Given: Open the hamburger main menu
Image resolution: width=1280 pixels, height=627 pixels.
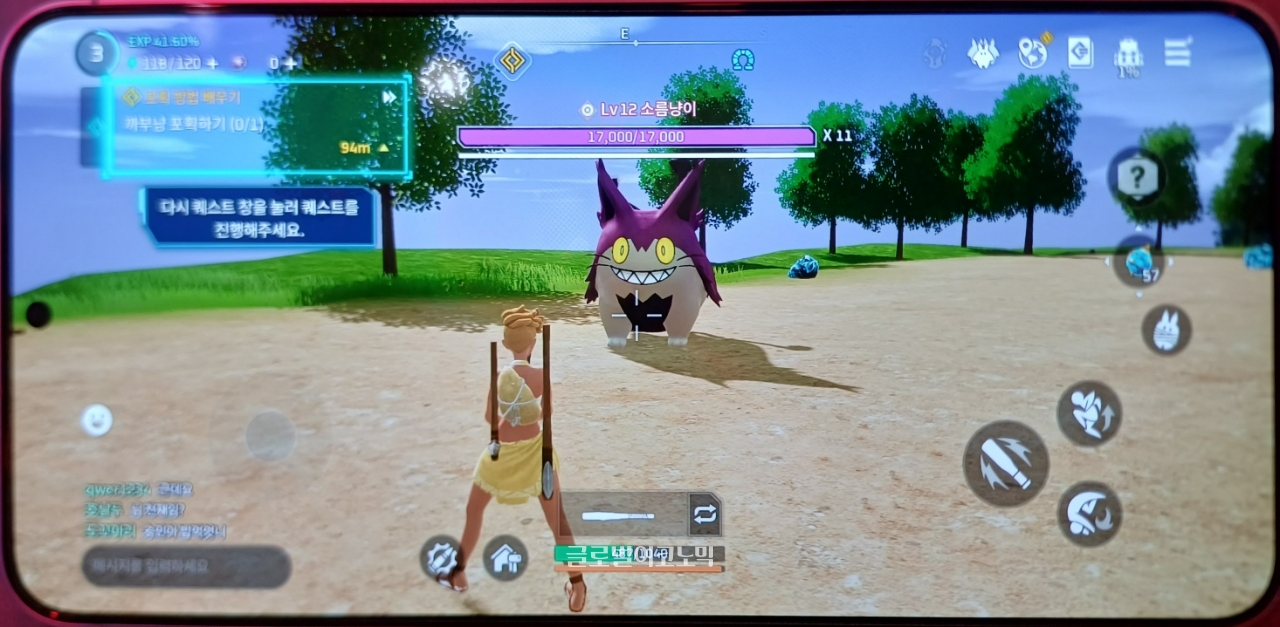Looking at the screenshot, I should point(1177,52).
